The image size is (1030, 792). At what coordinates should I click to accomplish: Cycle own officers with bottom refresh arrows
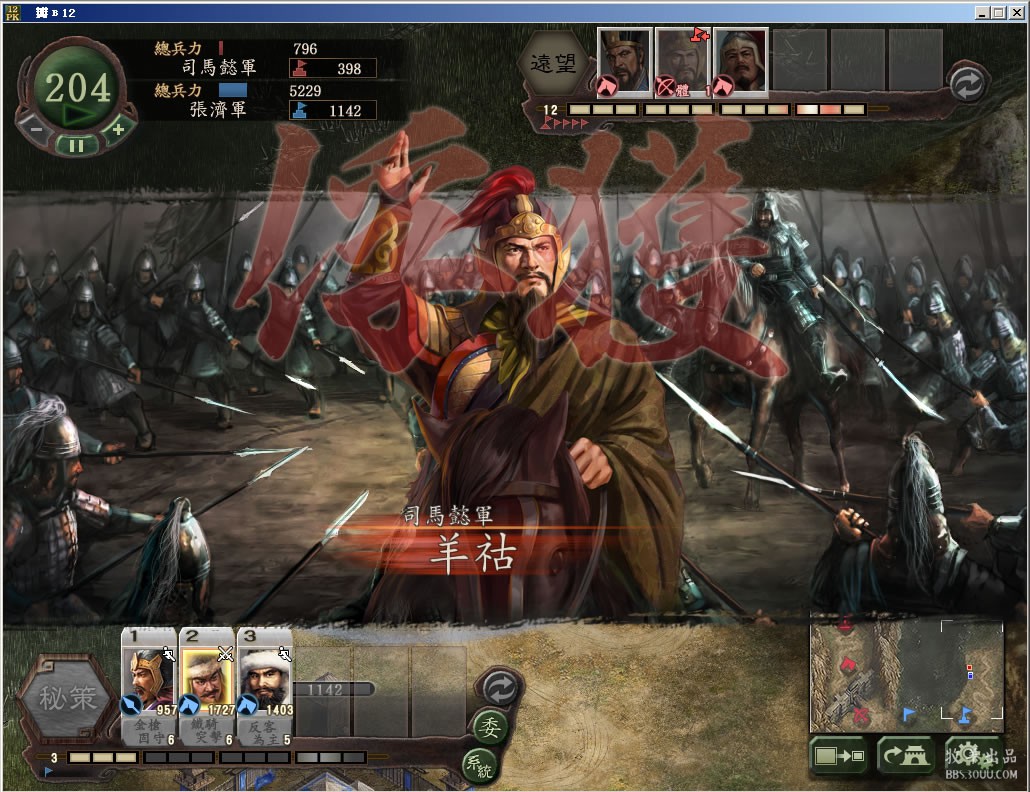point(498,687)
